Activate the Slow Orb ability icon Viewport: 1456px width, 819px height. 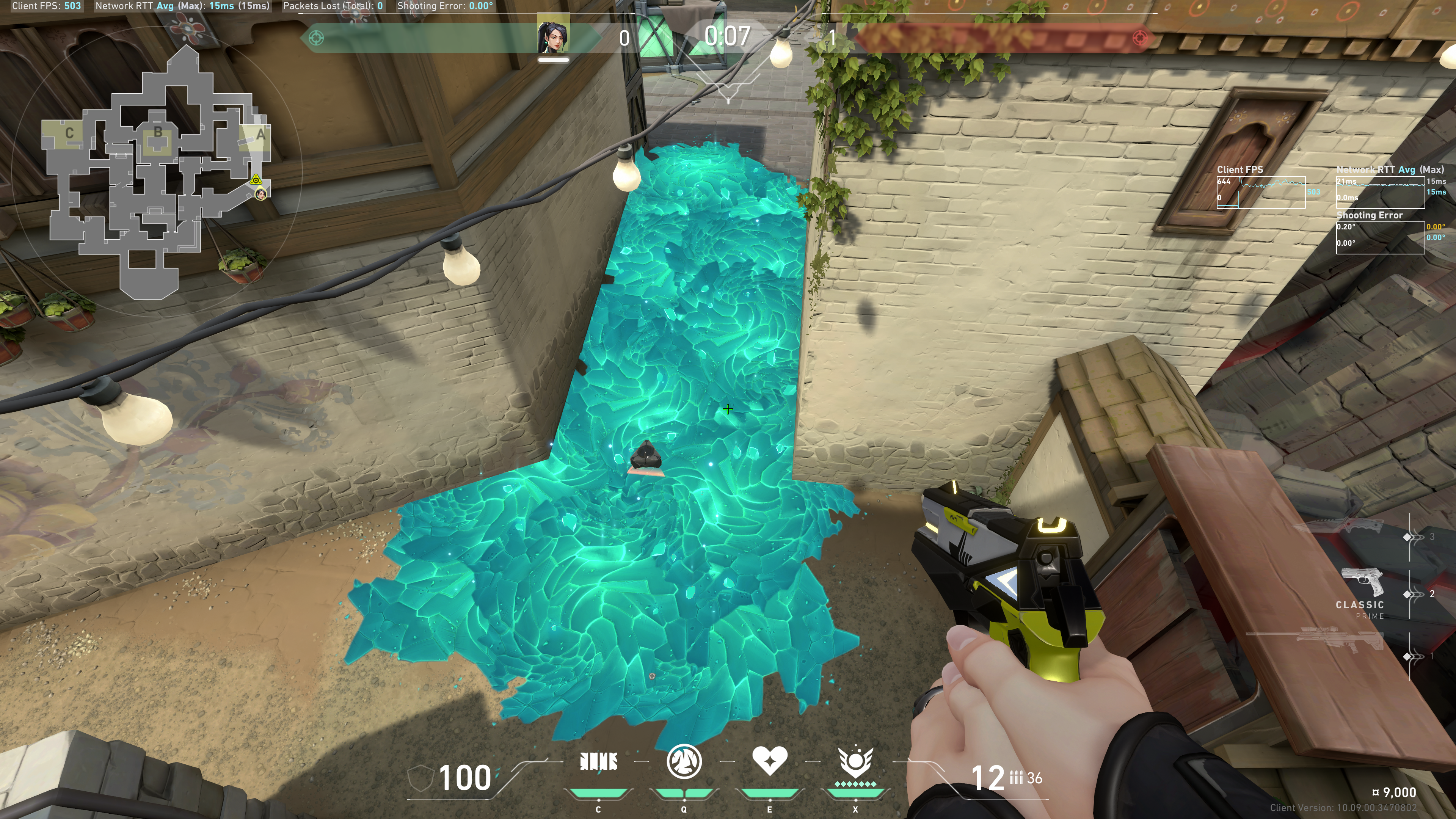click(684, 762)
